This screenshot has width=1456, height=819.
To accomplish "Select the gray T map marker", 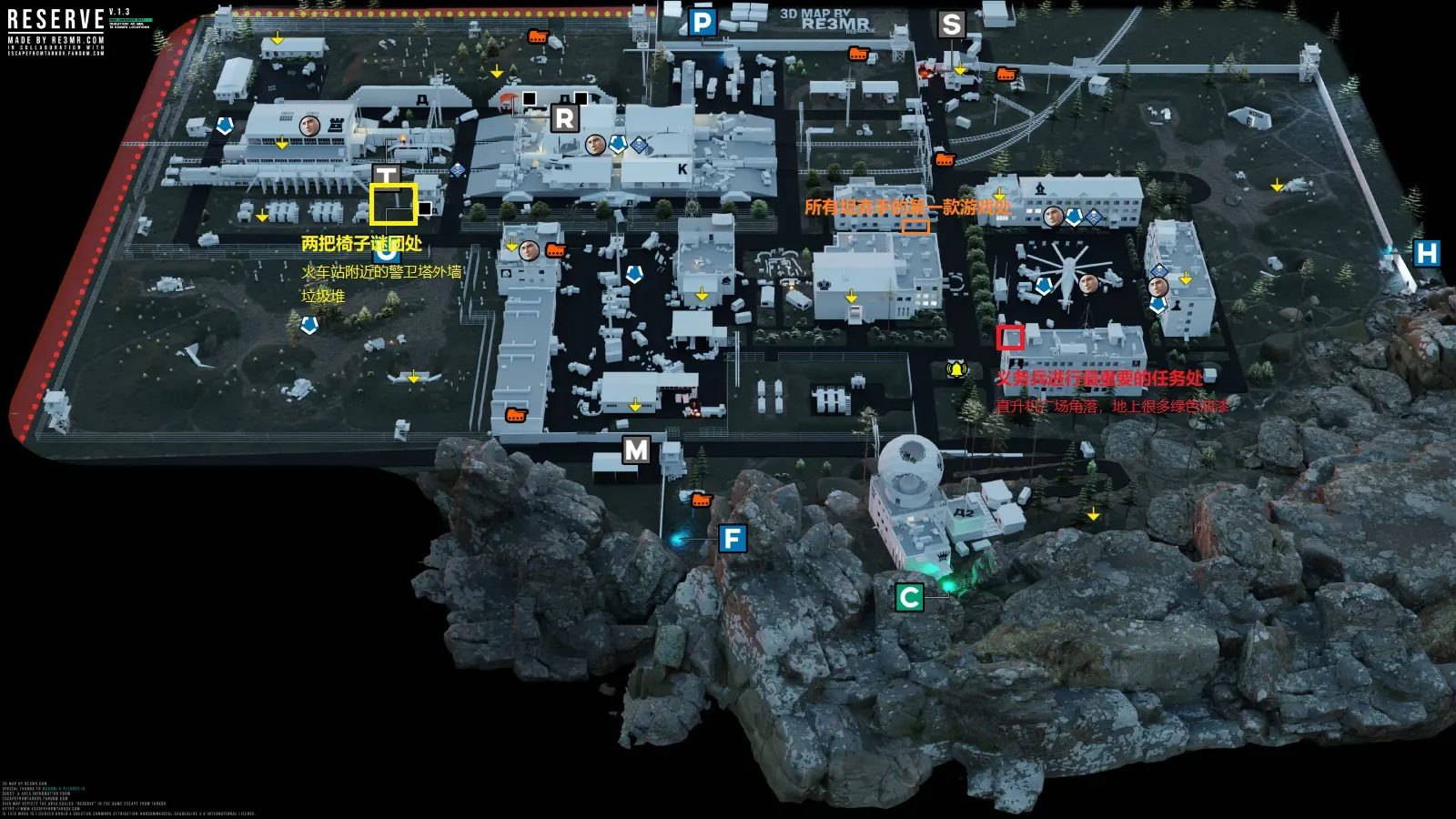I will [x=386, y=175].
